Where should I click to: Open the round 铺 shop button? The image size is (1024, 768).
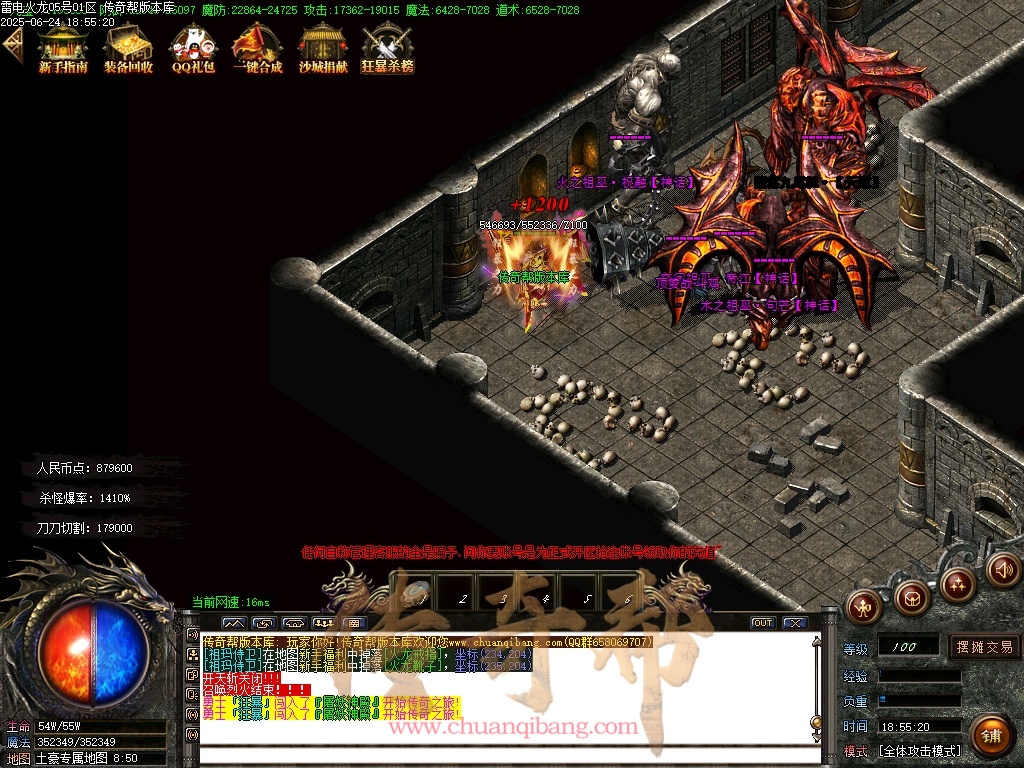point(990,735)
